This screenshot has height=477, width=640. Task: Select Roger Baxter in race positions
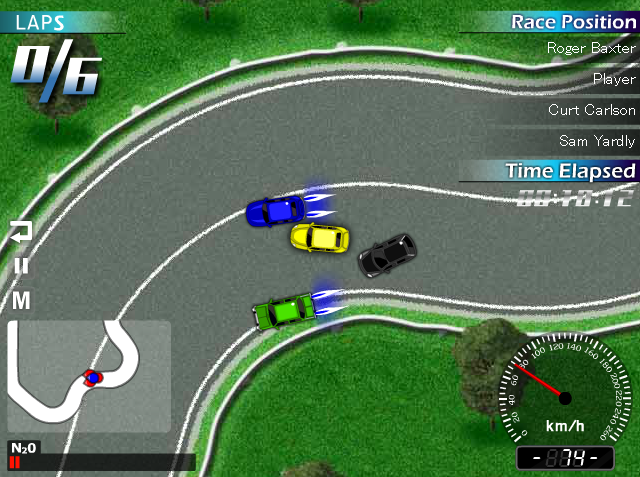tap(591, 47)
